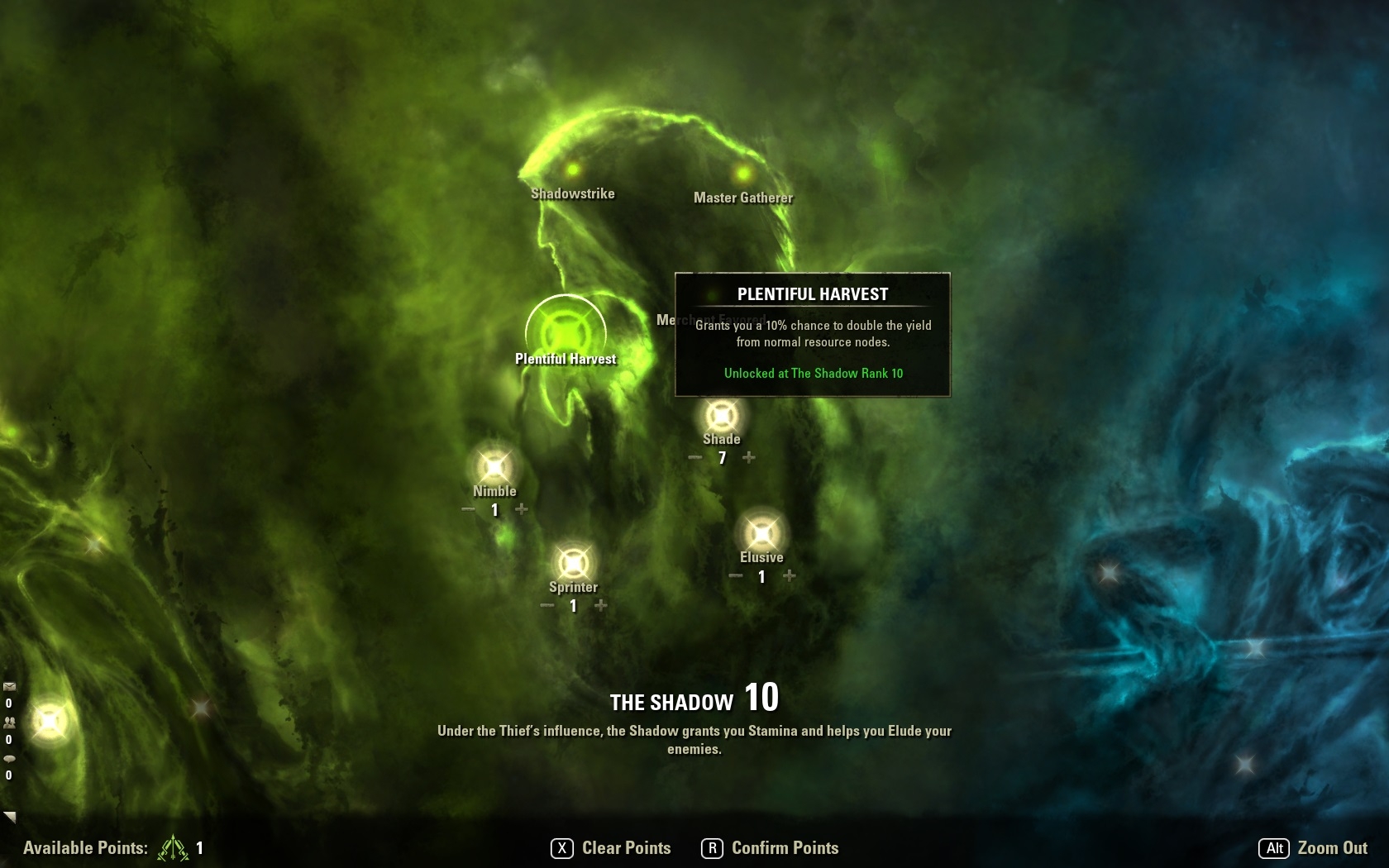Remove a point from Shade

click(x=695, y=457)
